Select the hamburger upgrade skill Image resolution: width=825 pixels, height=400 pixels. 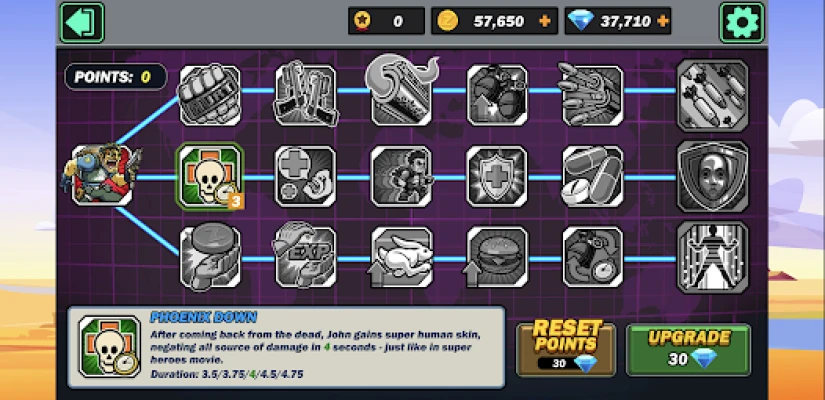(x=497, y=257)
